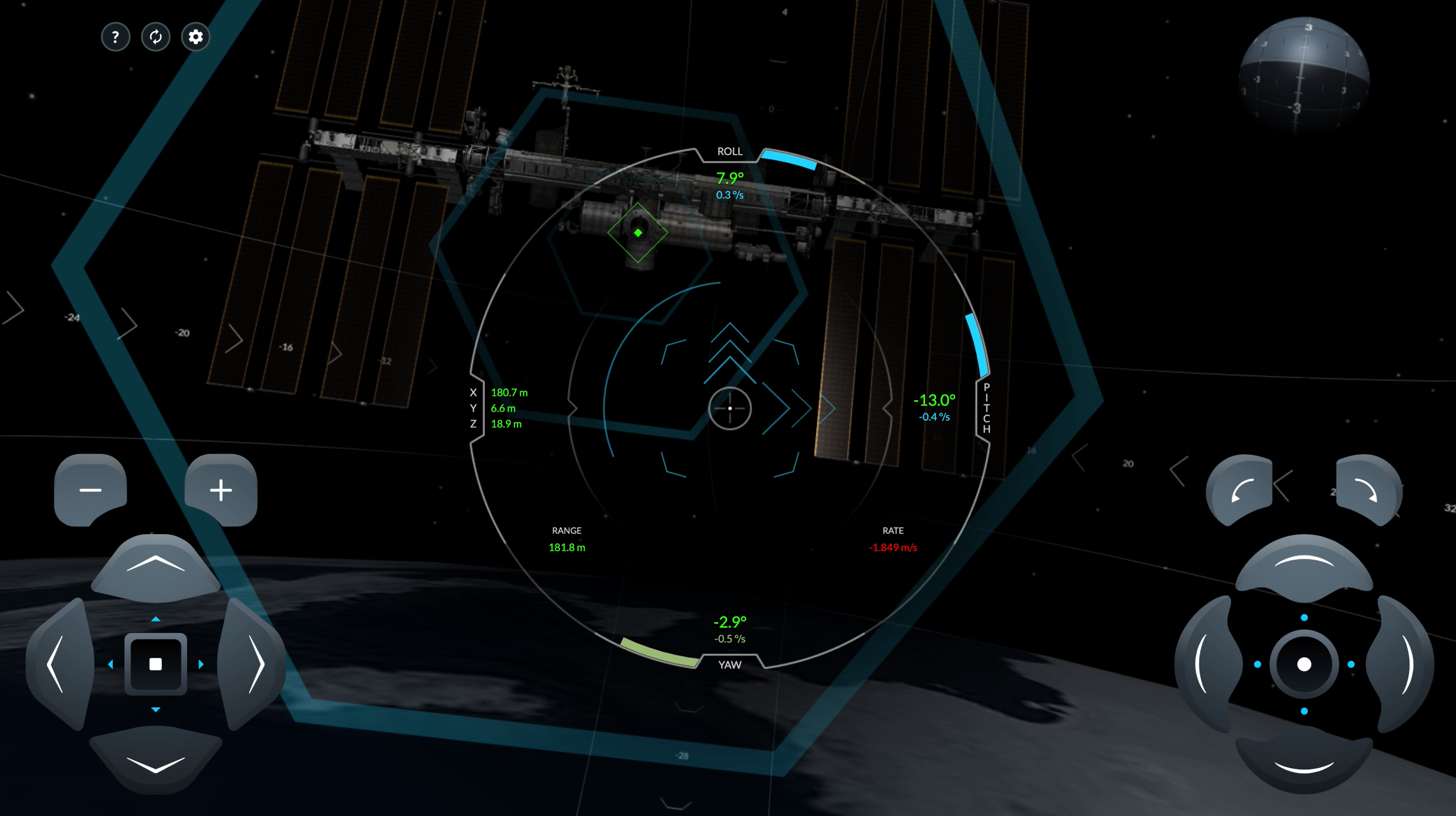This screenshot has width=1456, height=816.
Task: Yaw left with the left curved bracket button
Action: tap(1206, 664)
